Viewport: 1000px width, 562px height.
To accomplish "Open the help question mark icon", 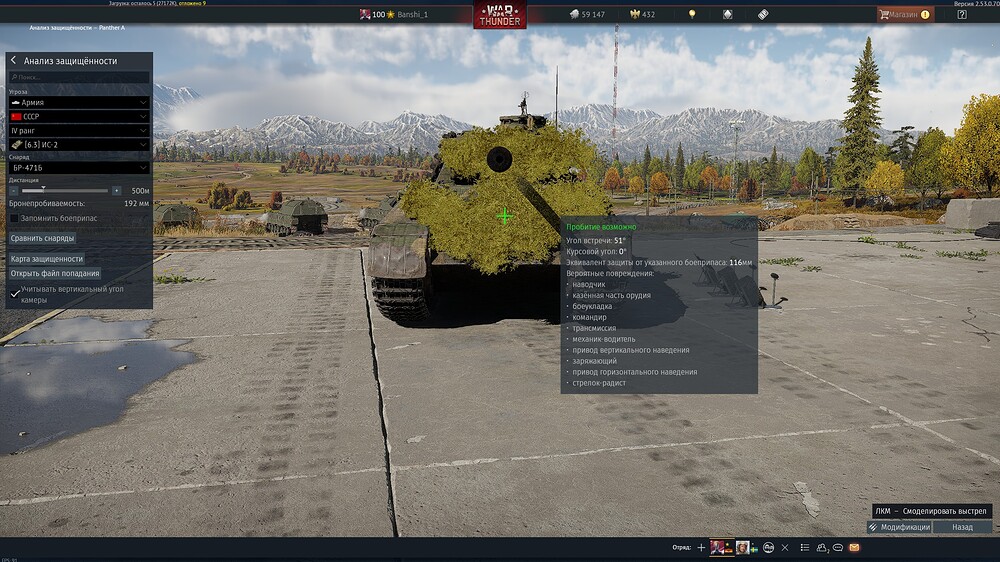I will point(961,14).
